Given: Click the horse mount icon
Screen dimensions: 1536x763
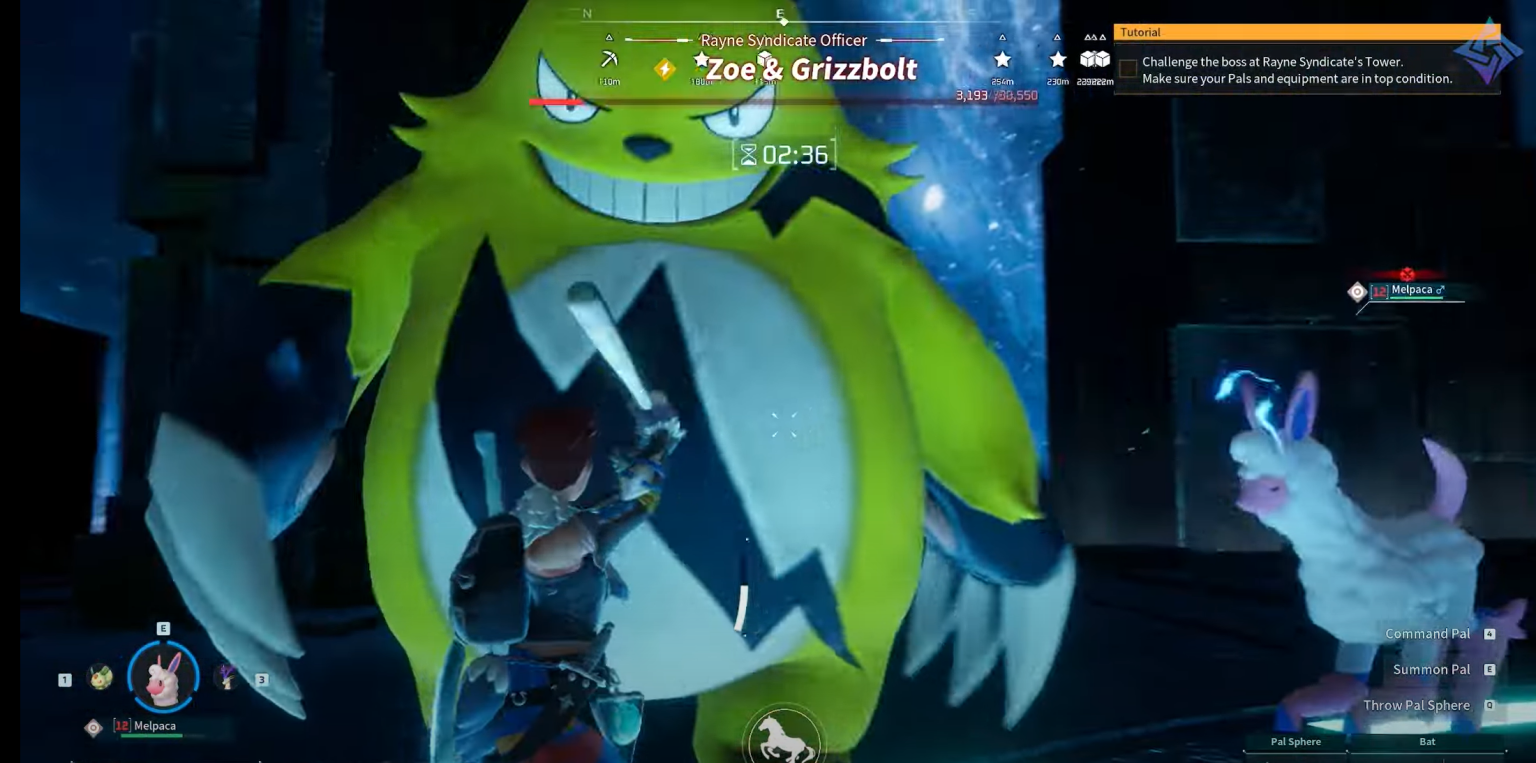Looking at the screenshot, I should tap(783, 739).
